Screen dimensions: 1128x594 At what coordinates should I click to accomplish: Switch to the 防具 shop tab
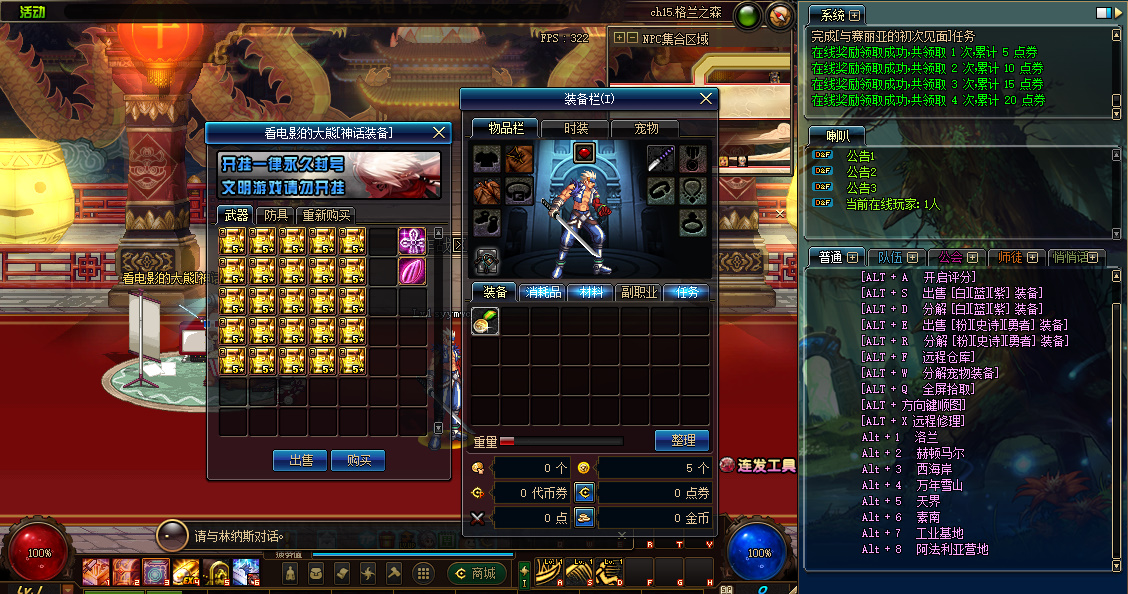275,215
